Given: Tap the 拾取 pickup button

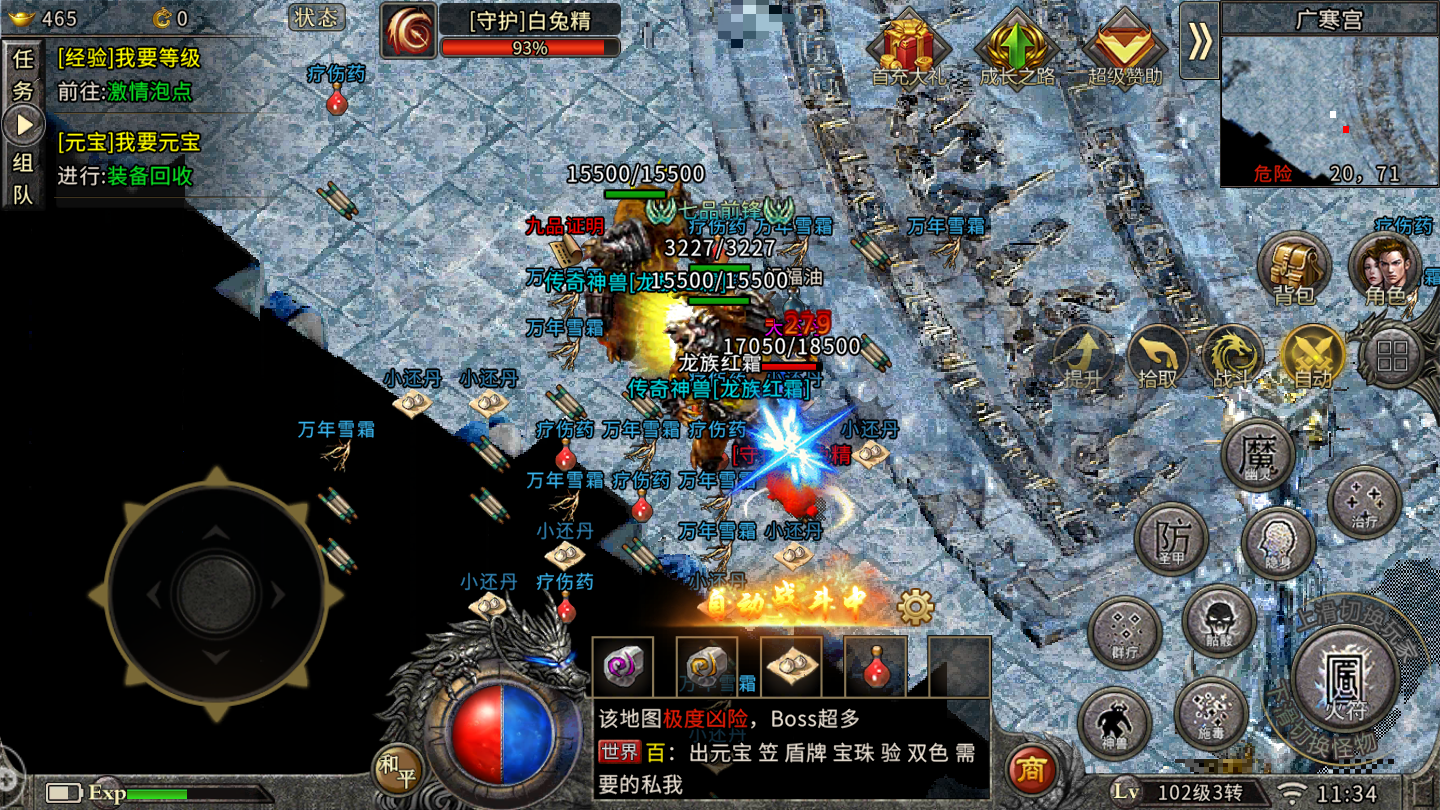Looking at the screenshot, I should pos(1158,358).
